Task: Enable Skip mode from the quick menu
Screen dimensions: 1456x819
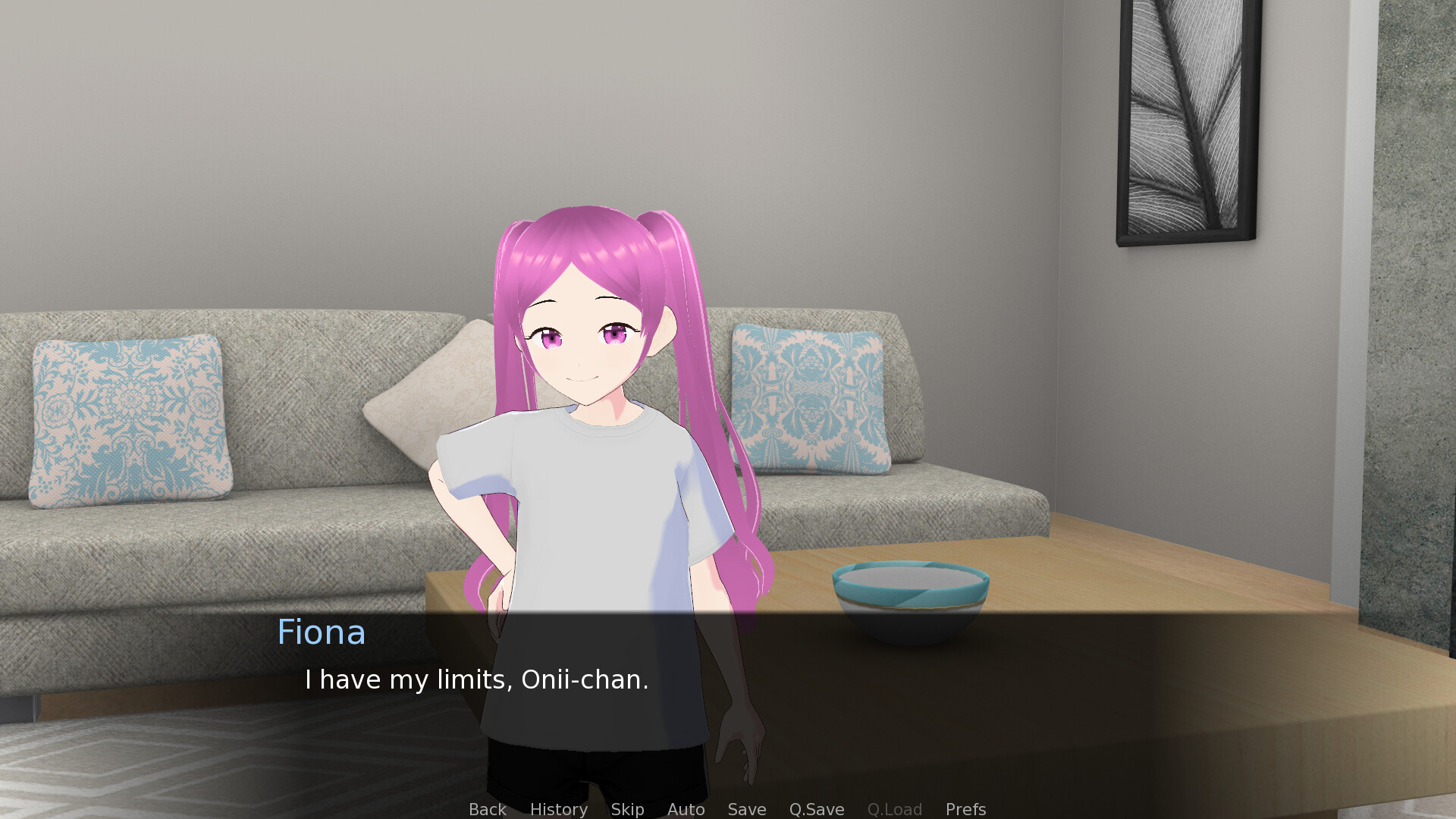Action: click(627, 809)
